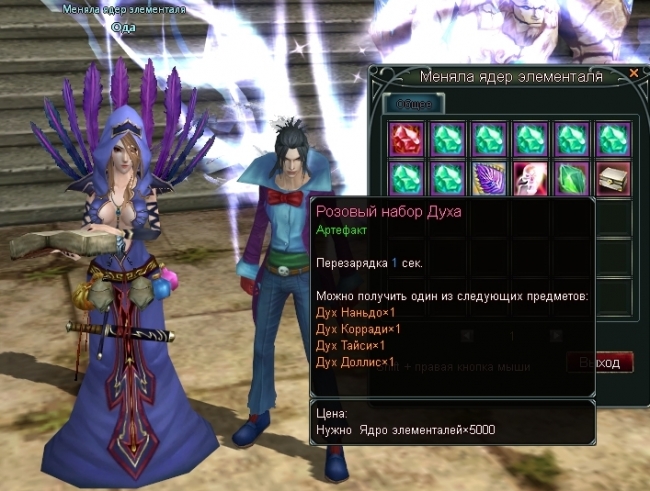Image resolution: width=650 pixels, height=491 pixels.
Task: Select the red gem item slot
Action: [x=403, y=138]
